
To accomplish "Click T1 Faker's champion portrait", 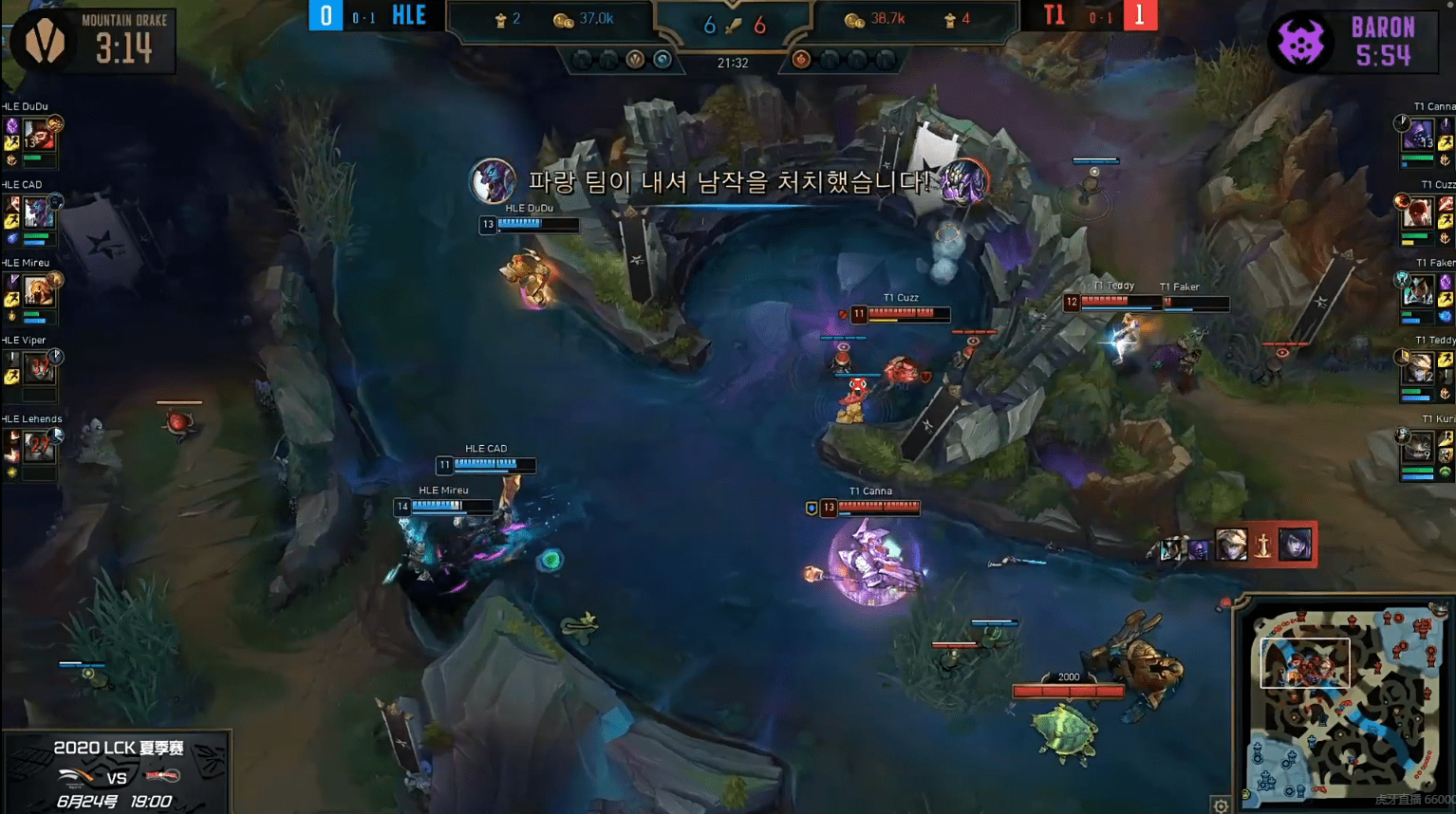I will coord(1418,290).
